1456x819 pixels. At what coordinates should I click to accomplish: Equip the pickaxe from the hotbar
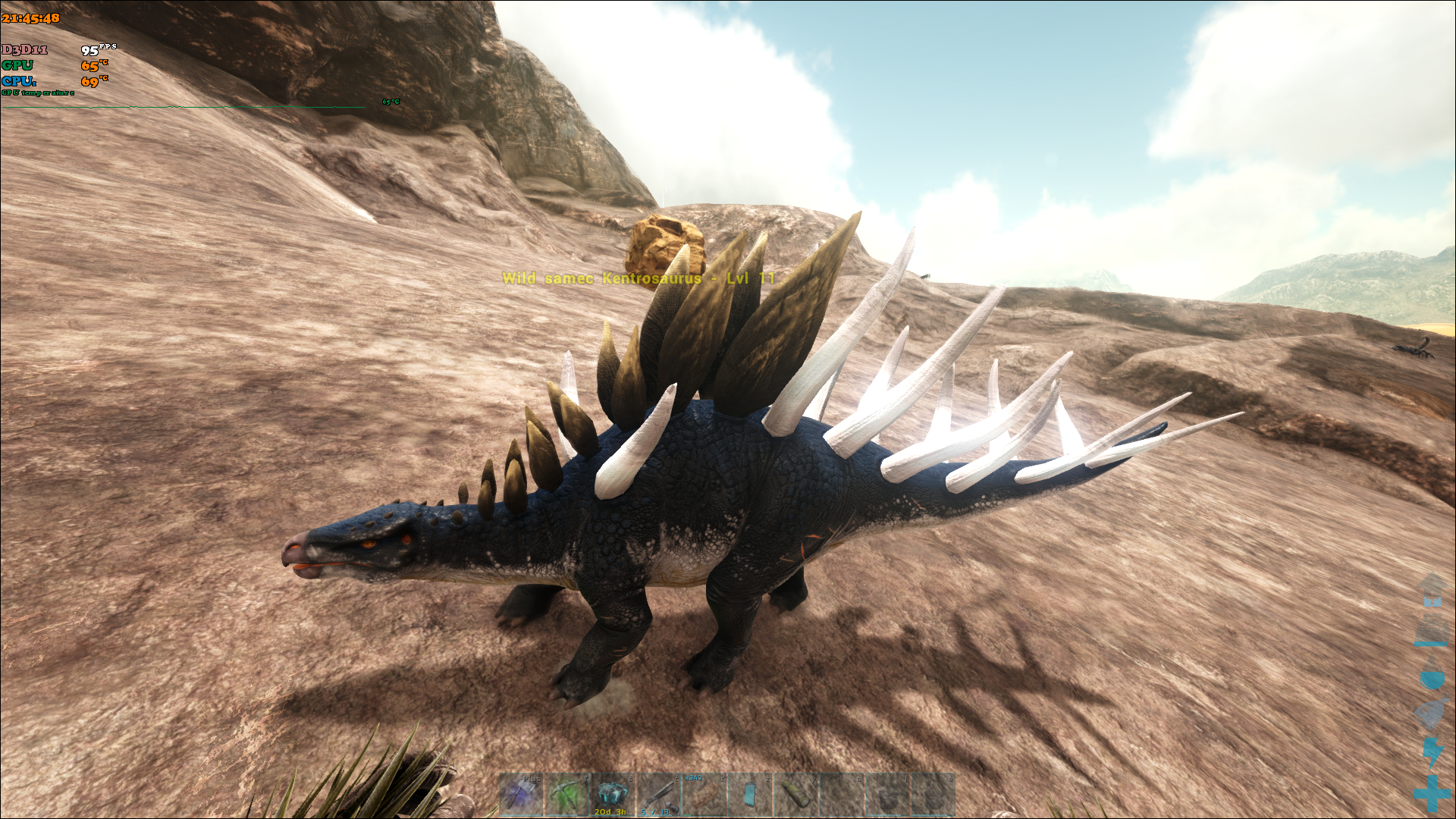coord(566,795)
